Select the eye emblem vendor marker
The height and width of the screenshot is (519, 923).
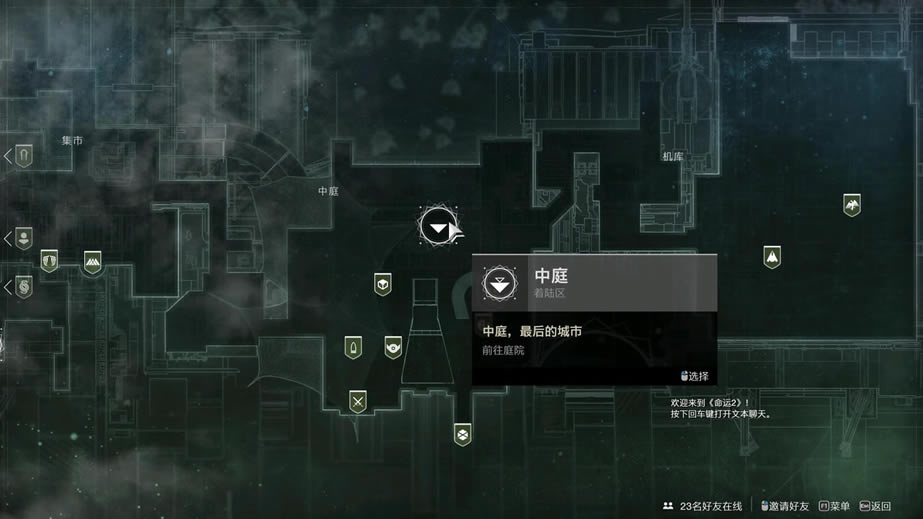[393, 347]
